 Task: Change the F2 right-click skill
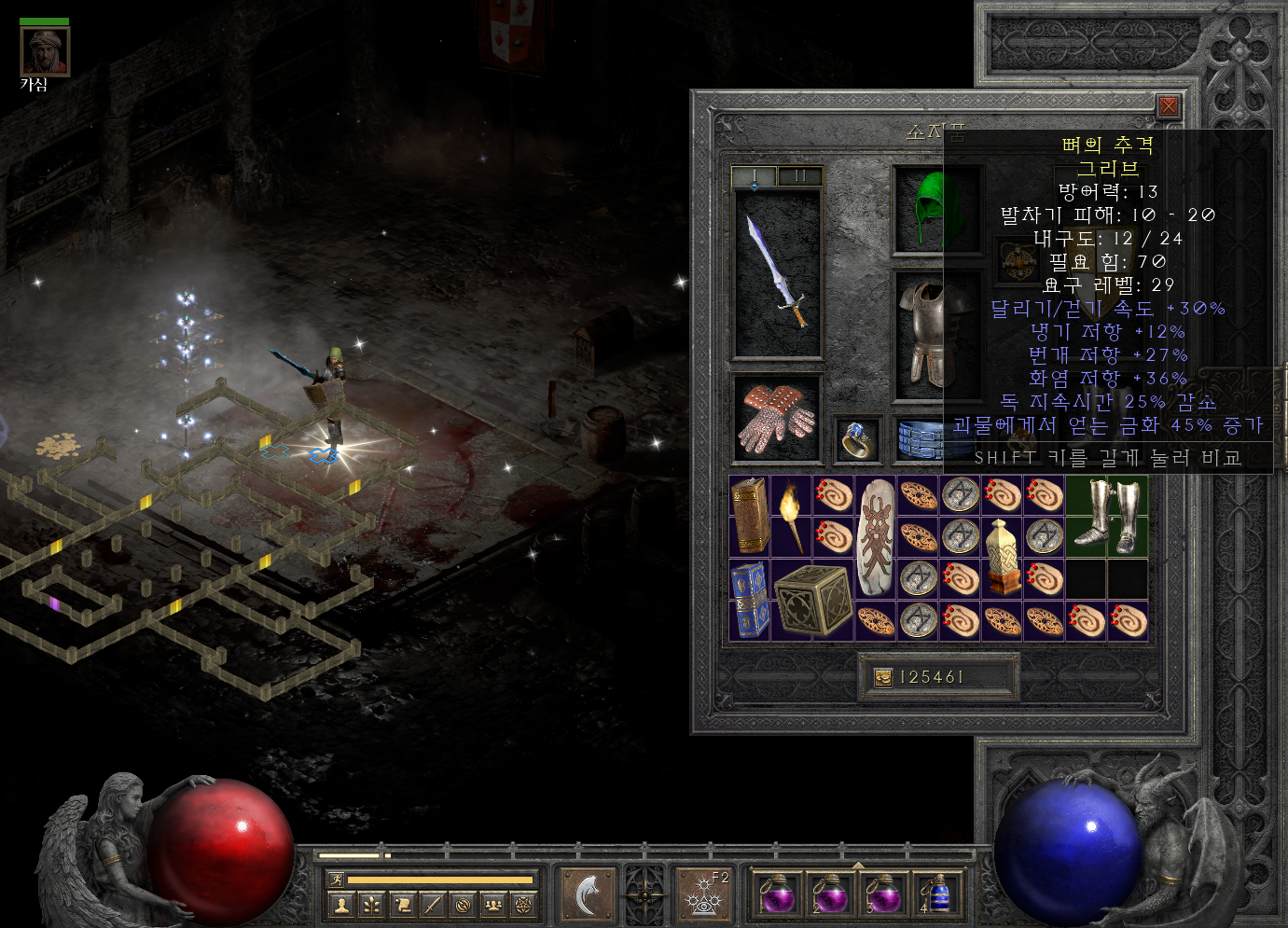pos(703,895)
